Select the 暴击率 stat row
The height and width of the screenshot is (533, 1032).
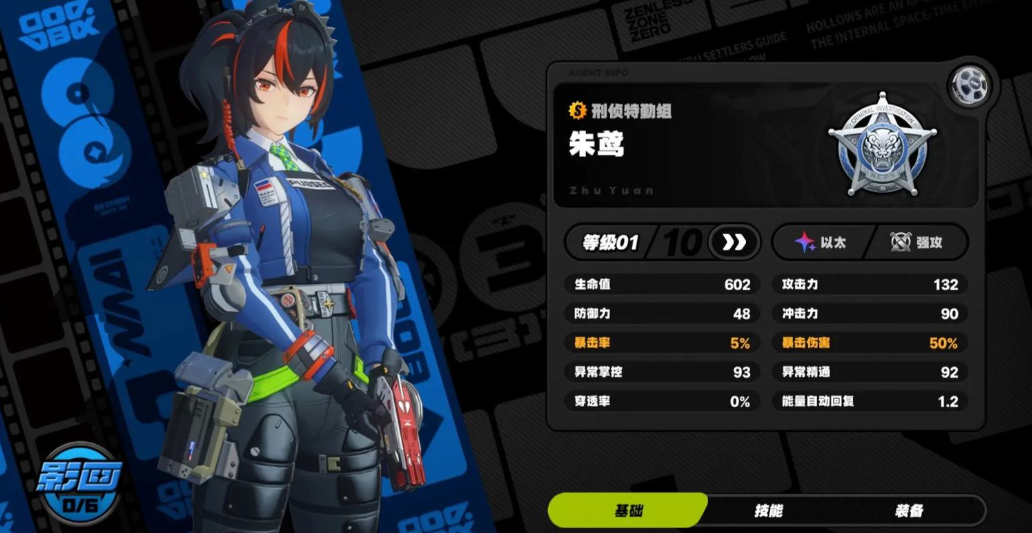click(658, 343)
